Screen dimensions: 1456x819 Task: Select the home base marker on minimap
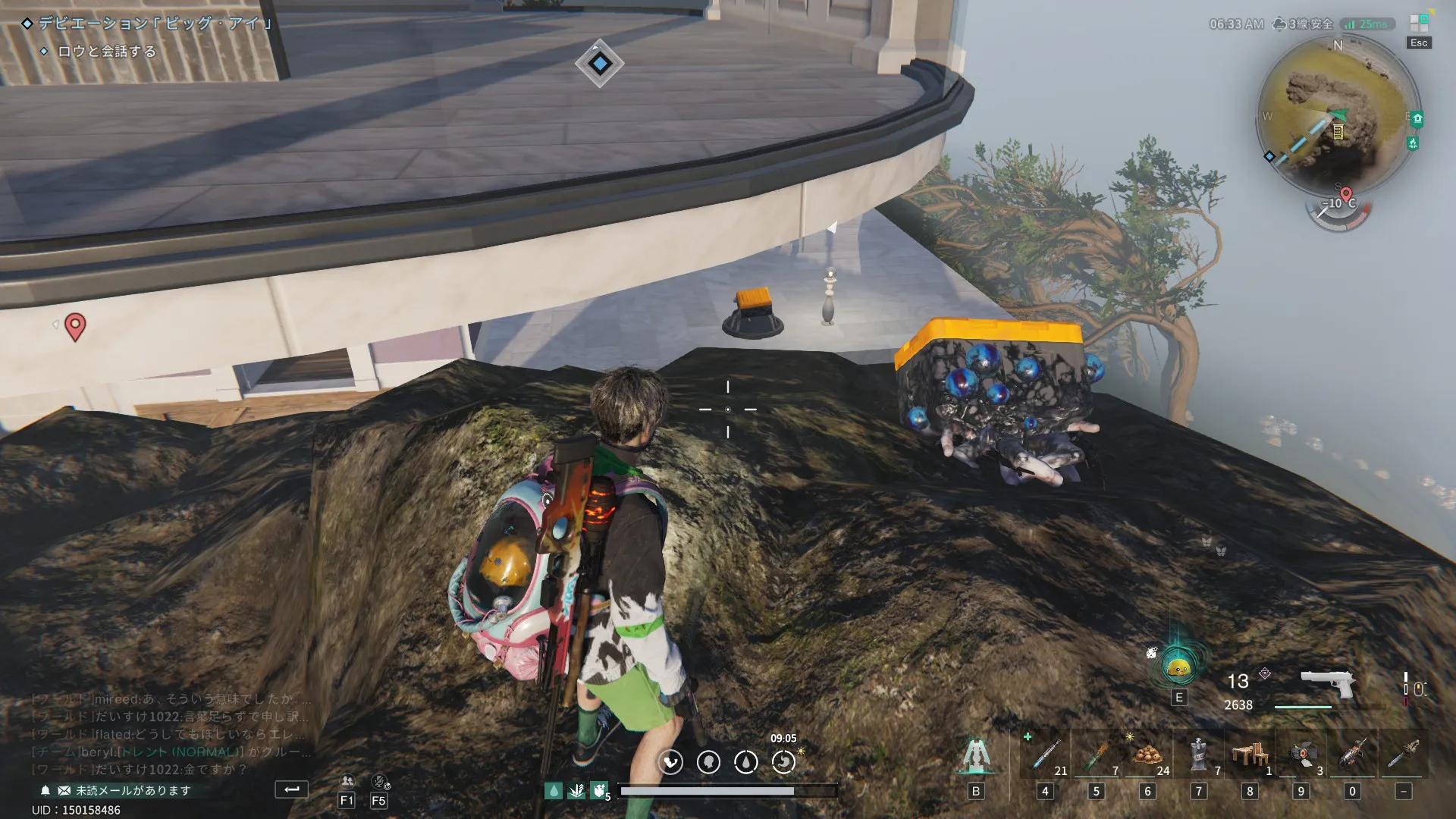1417,119
